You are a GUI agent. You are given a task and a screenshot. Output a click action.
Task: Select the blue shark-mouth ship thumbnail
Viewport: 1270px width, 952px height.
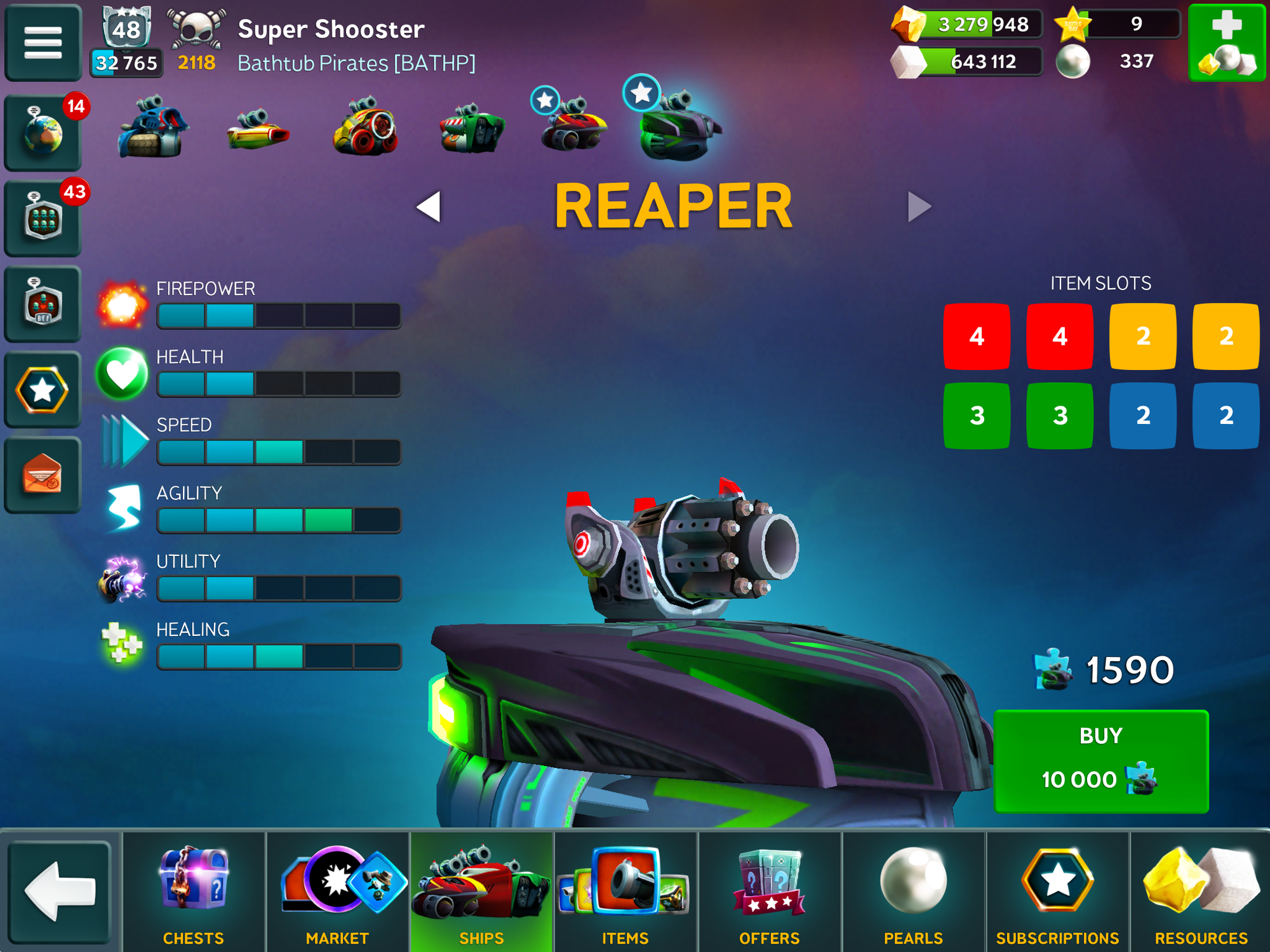151,128
